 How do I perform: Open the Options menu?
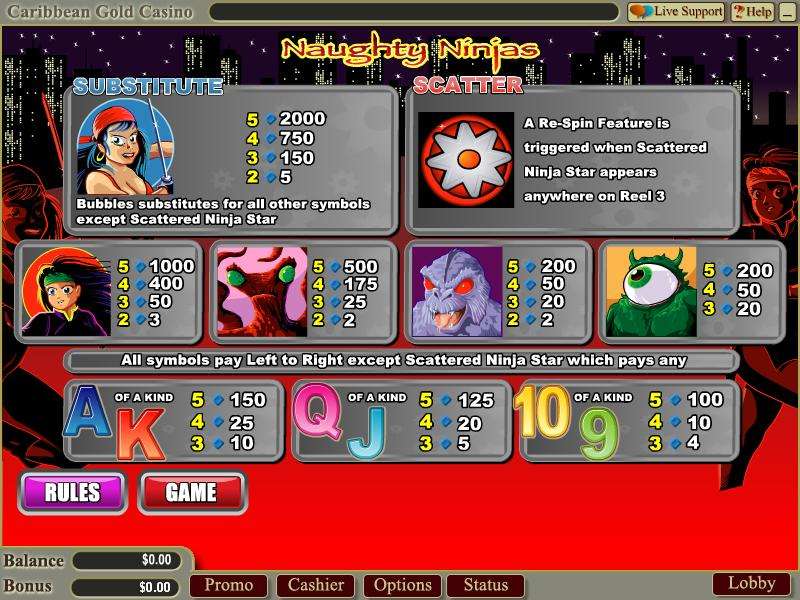pos(403,585)
